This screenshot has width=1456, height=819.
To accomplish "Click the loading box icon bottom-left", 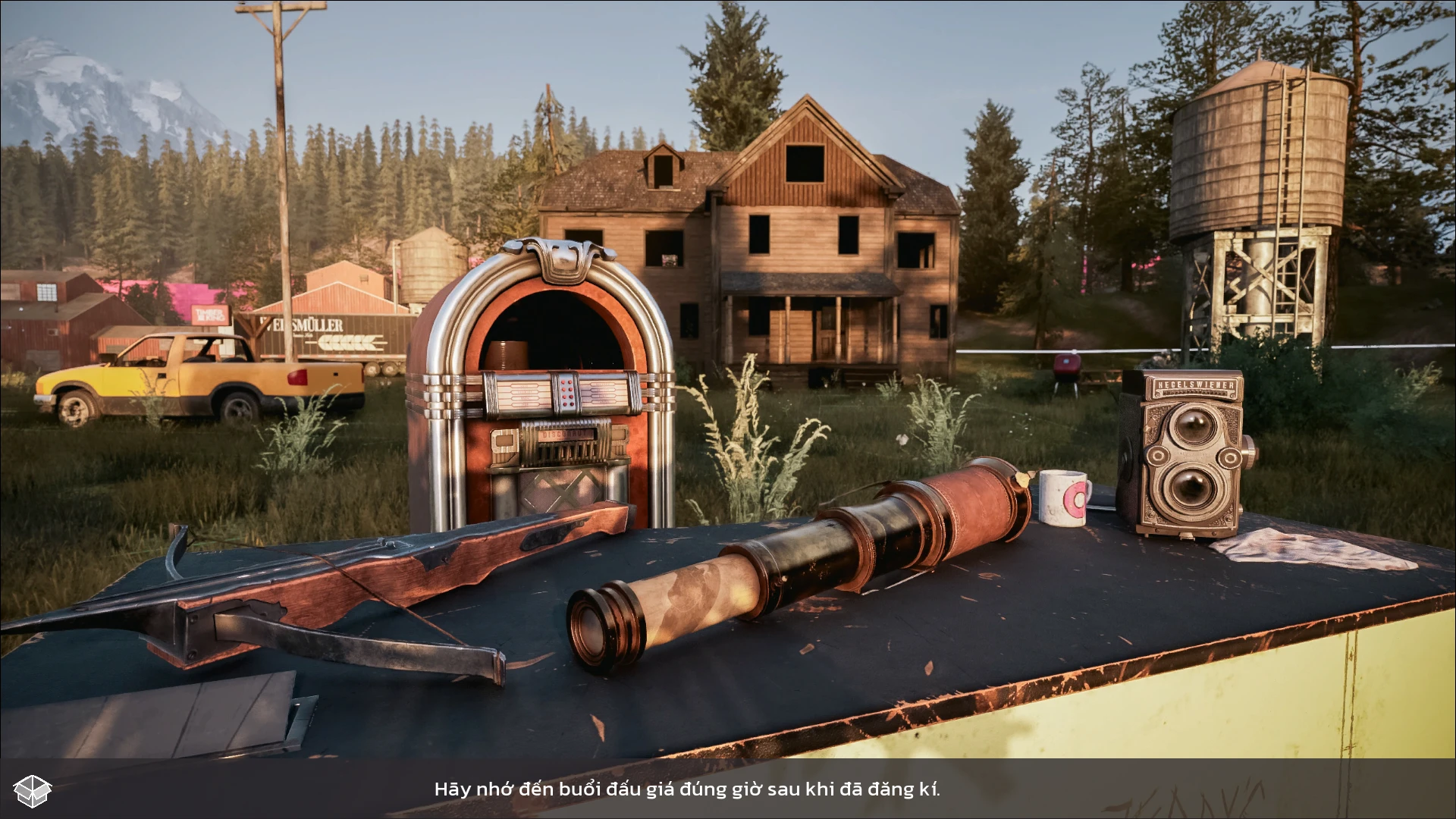I will [x=32, y=790].
